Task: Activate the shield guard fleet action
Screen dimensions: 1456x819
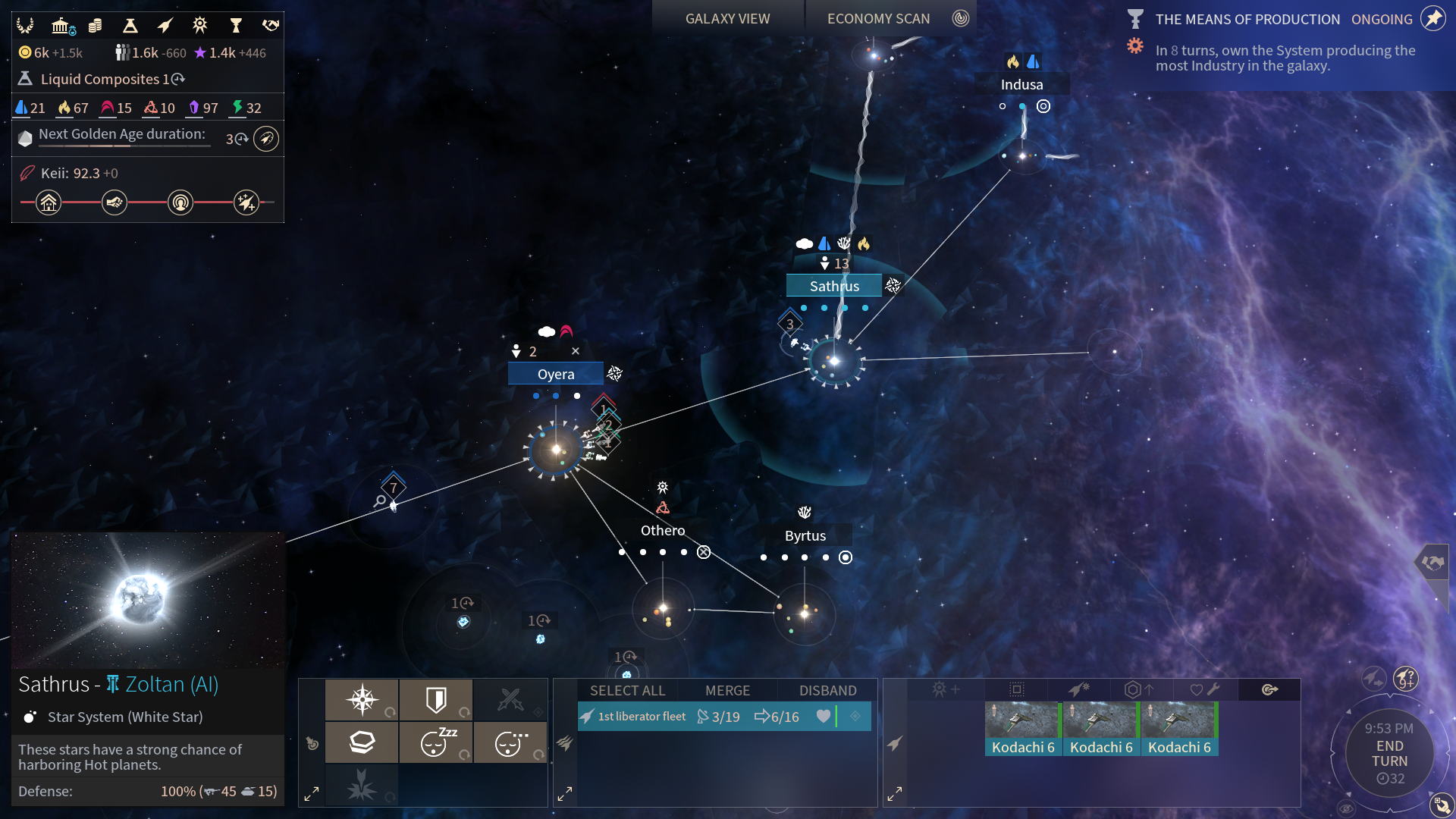Action: point(436,699)
